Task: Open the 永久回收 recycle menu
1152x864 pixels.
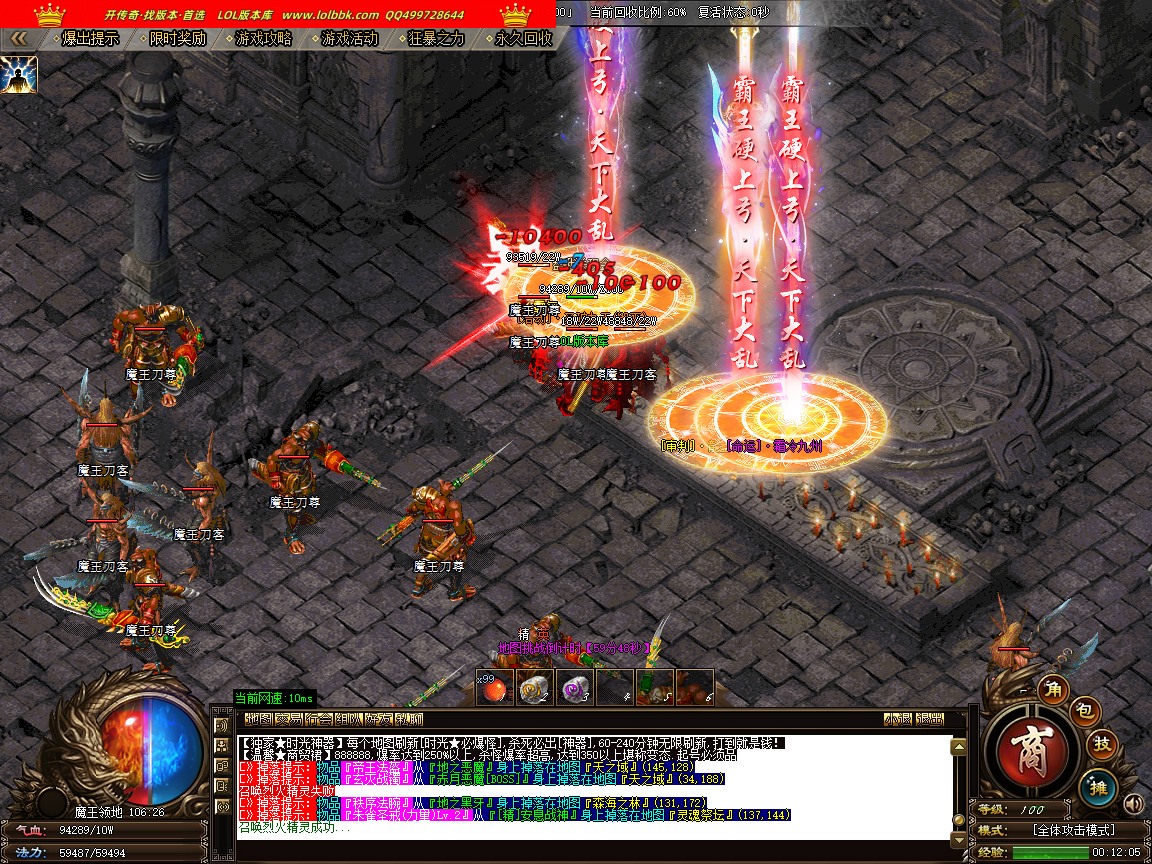Action: 523,39
